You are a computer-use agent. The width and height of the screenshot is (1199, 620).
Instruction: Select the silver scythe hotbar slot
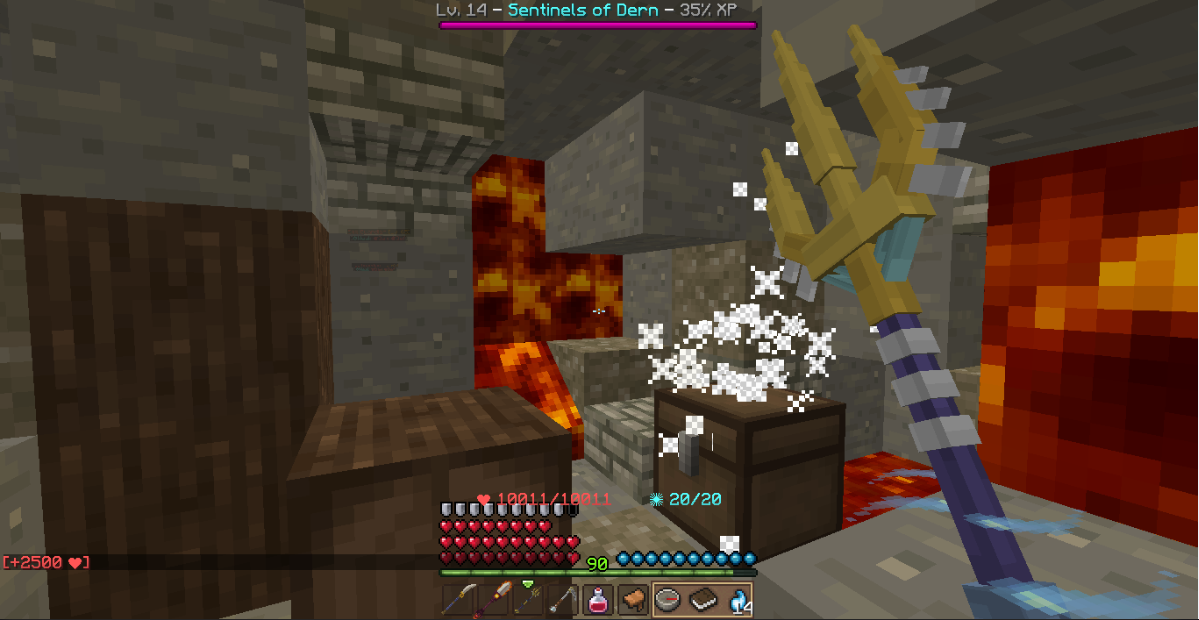click(x=562, y=600)
